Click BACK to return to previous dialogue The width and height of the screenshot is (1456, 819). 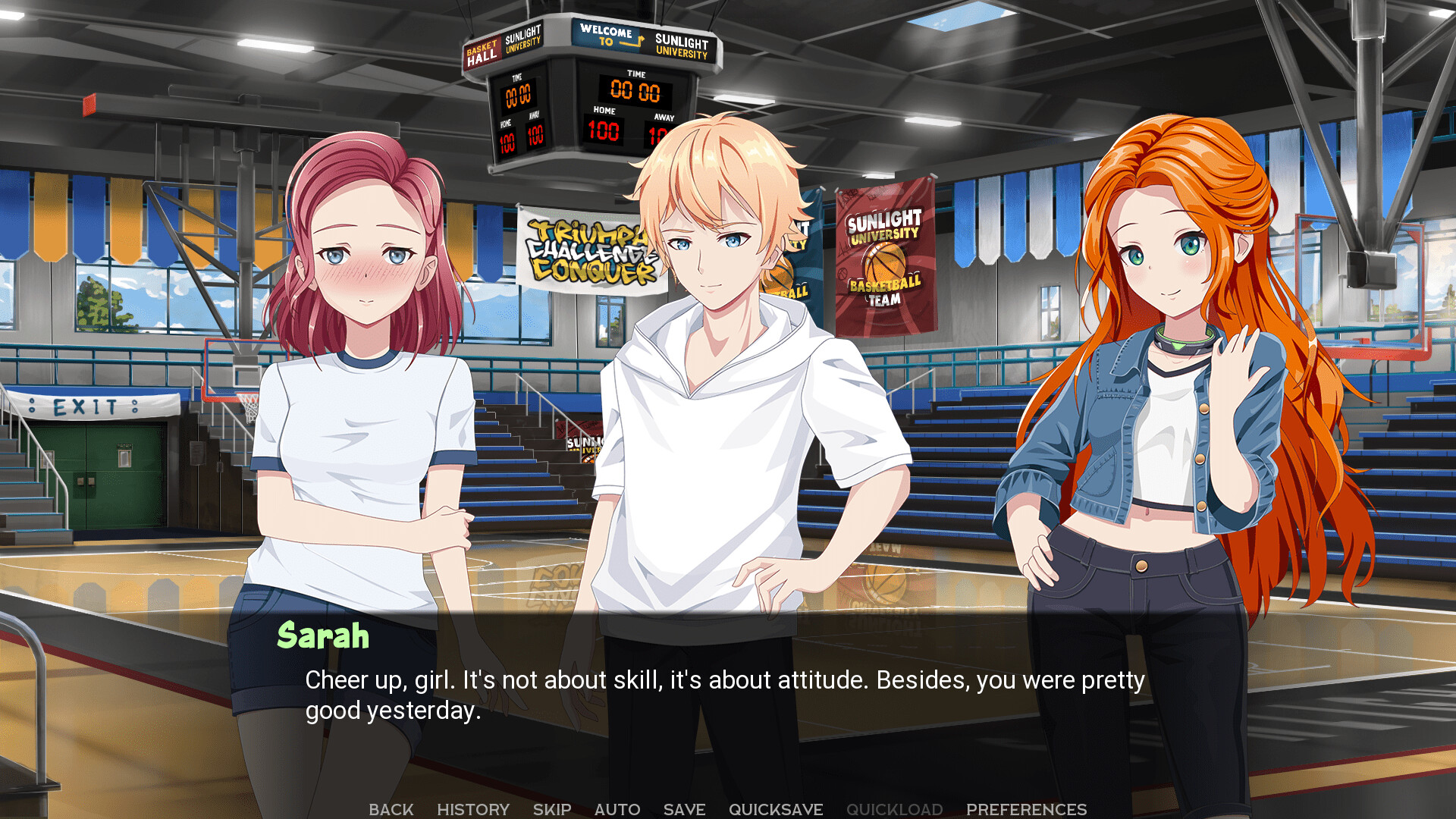tap(391, 808)
